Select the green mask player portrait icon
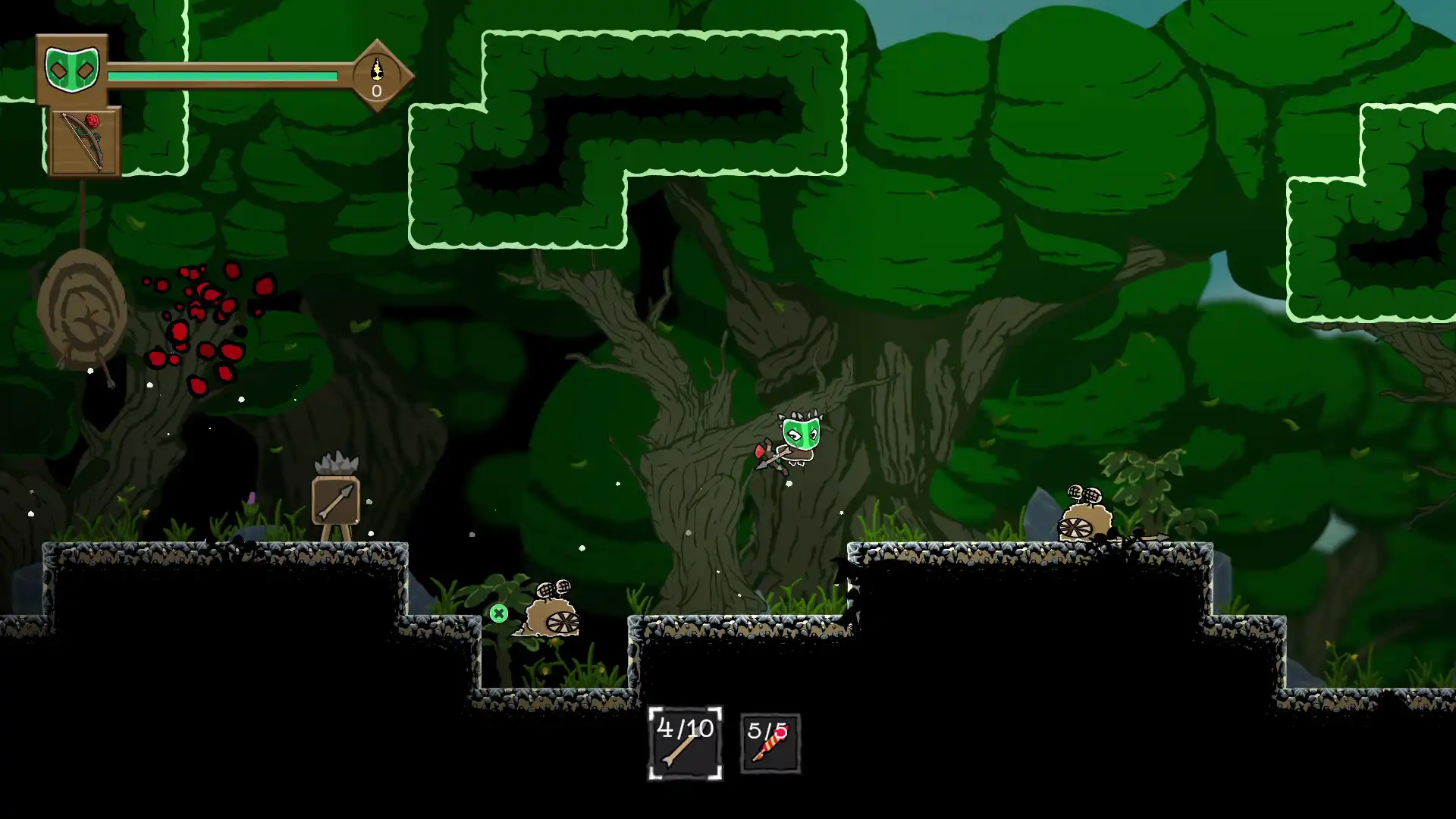This screenshot has width=1456, height=819. pos(72,68)
